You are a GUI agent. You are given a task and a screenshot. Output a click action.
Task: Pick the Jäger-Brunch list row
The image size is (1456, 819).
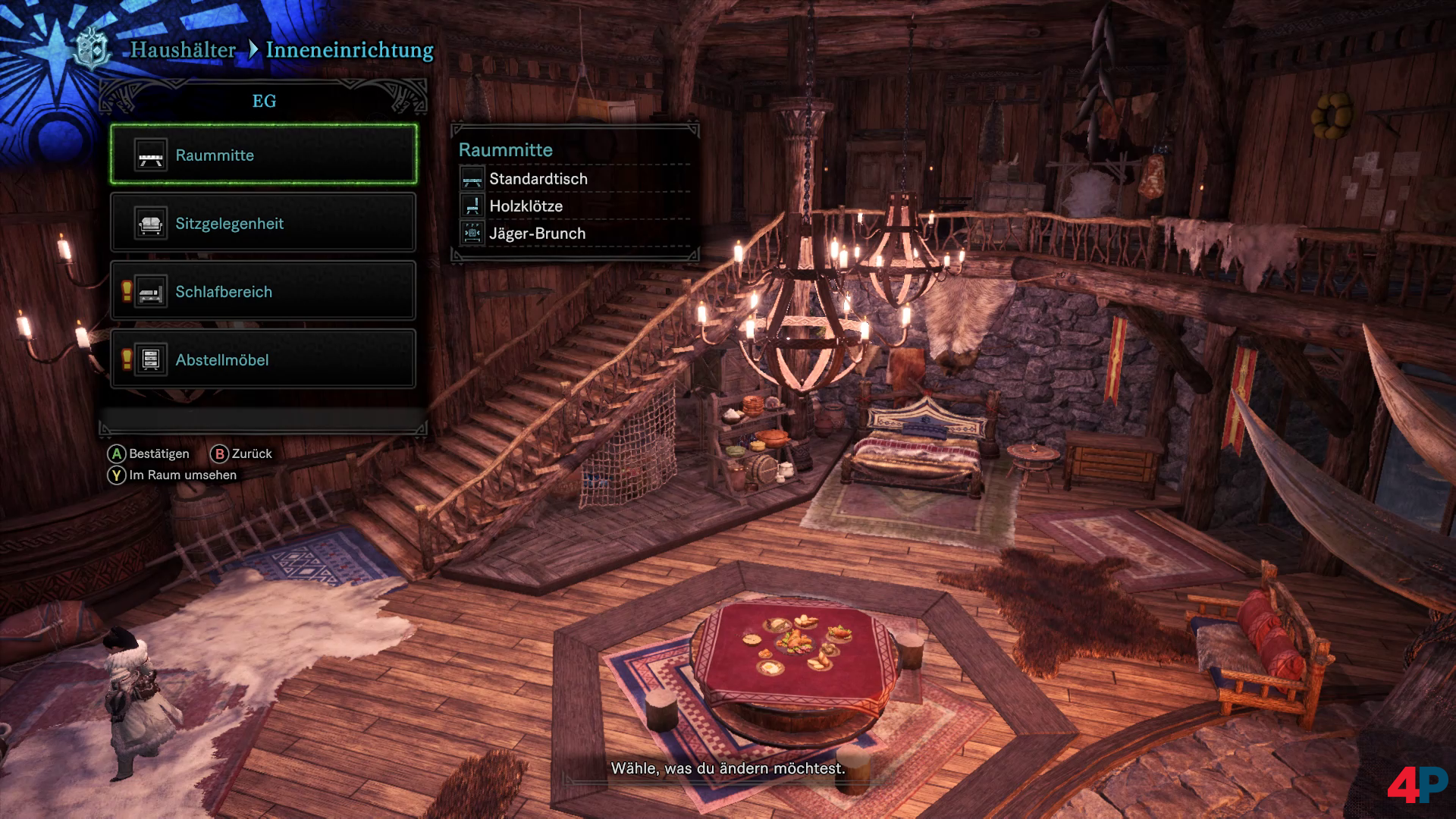[x=574, y=234]
